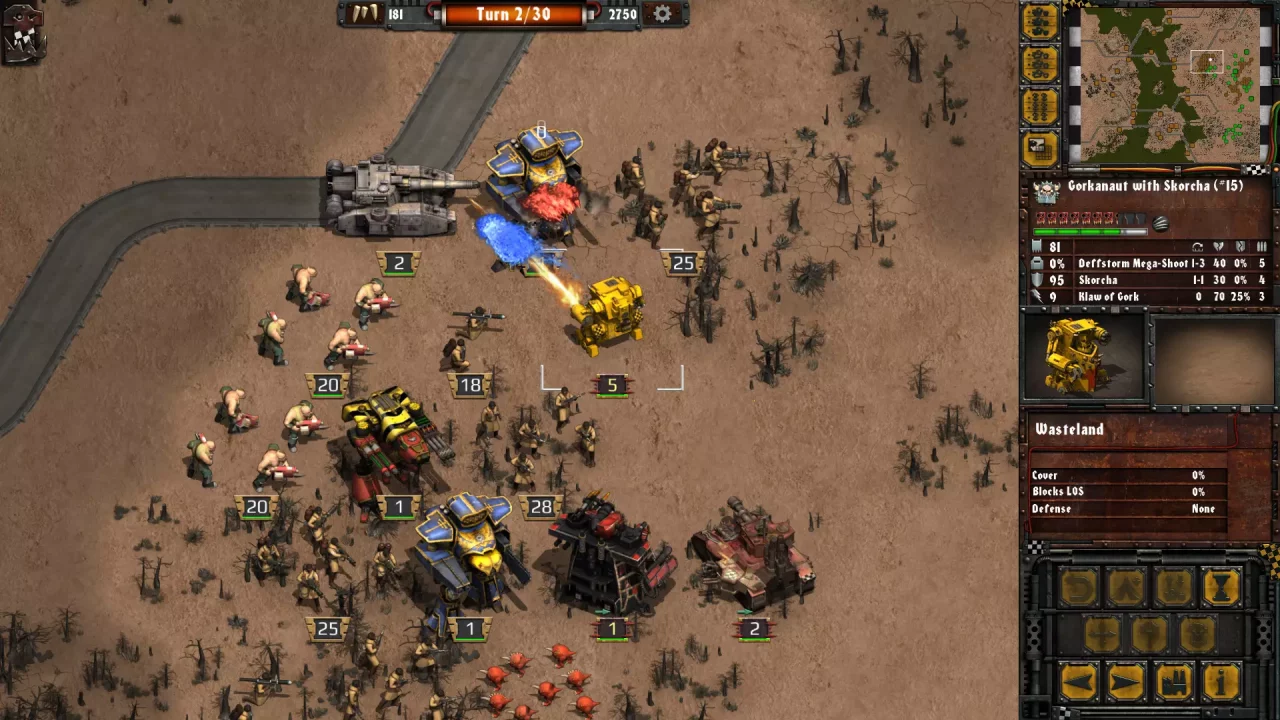
Task: Click the topmost squad icon on the sidebar strip
Action: point(1040,22)
